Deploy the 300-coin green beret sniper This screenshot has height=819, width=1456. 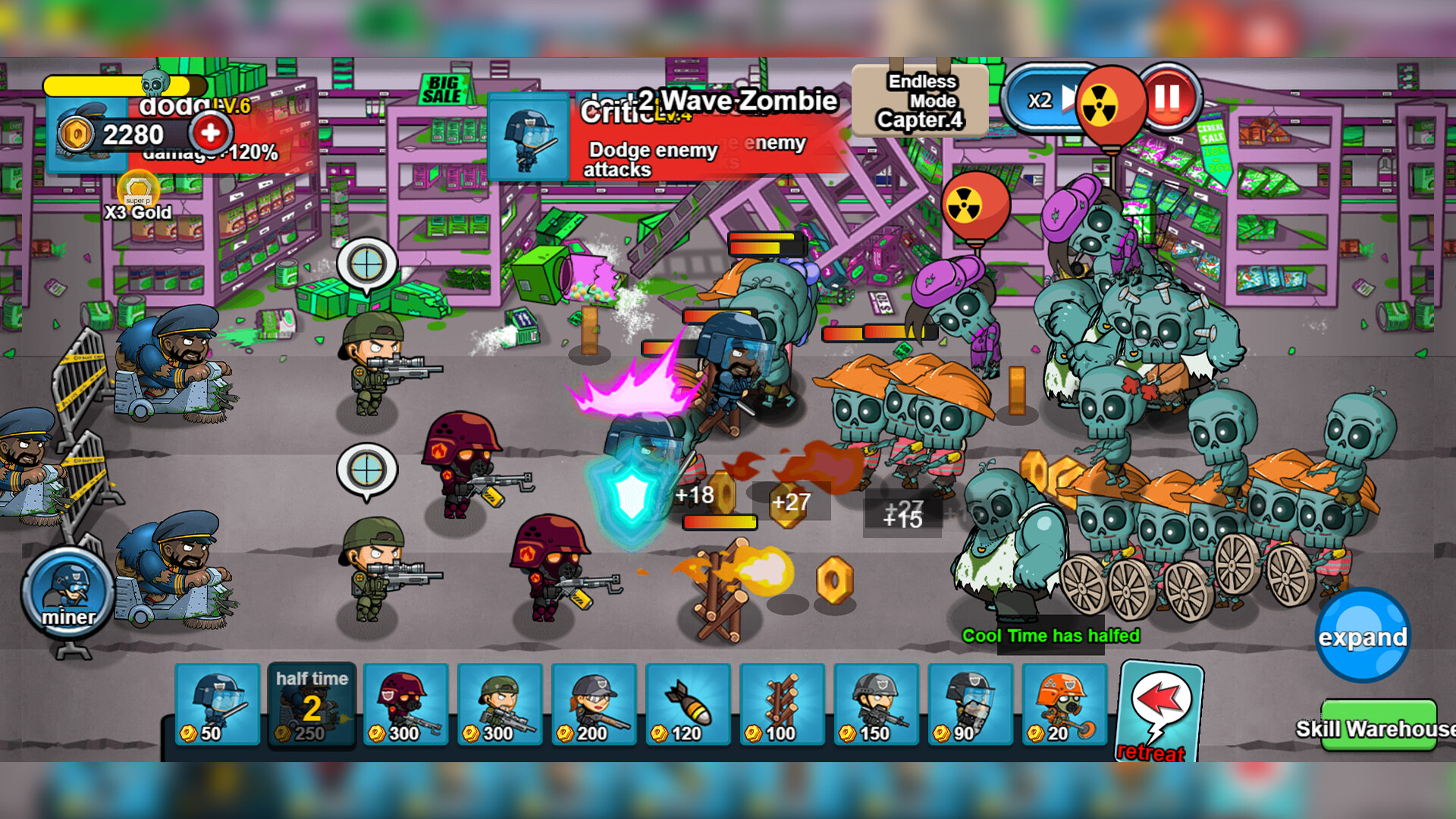click(499, 705)
